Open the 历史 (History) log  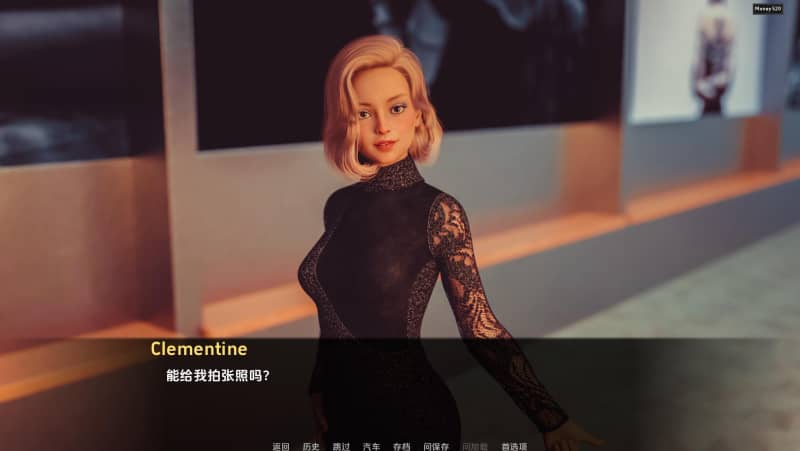[x=310, y=446]
